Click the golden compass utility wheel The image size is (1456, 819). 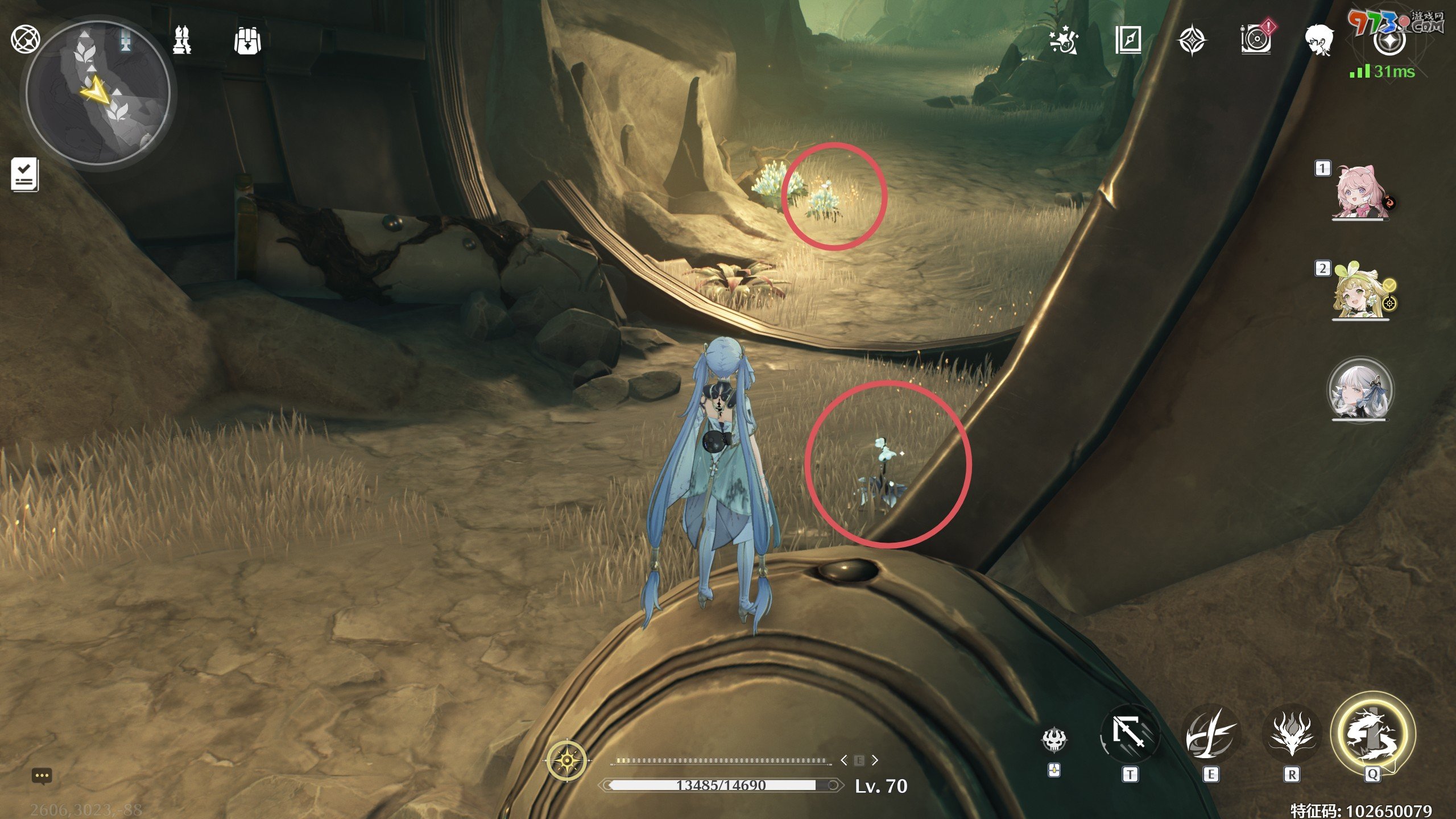[x=567, y=760]
